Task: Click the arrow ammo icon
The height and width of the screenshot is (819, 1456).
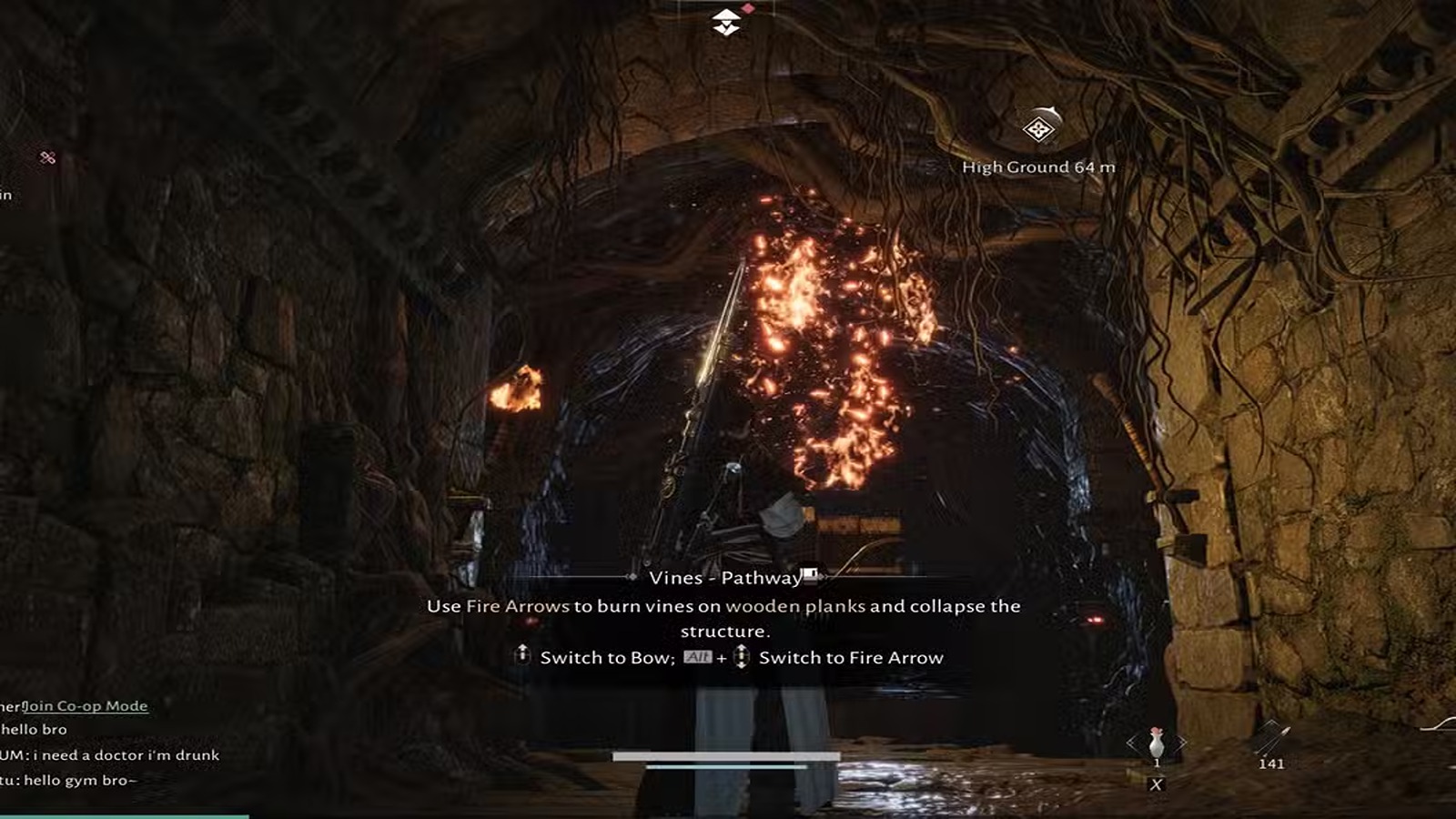Action: pyautogui.click(x=1271, y=738)
